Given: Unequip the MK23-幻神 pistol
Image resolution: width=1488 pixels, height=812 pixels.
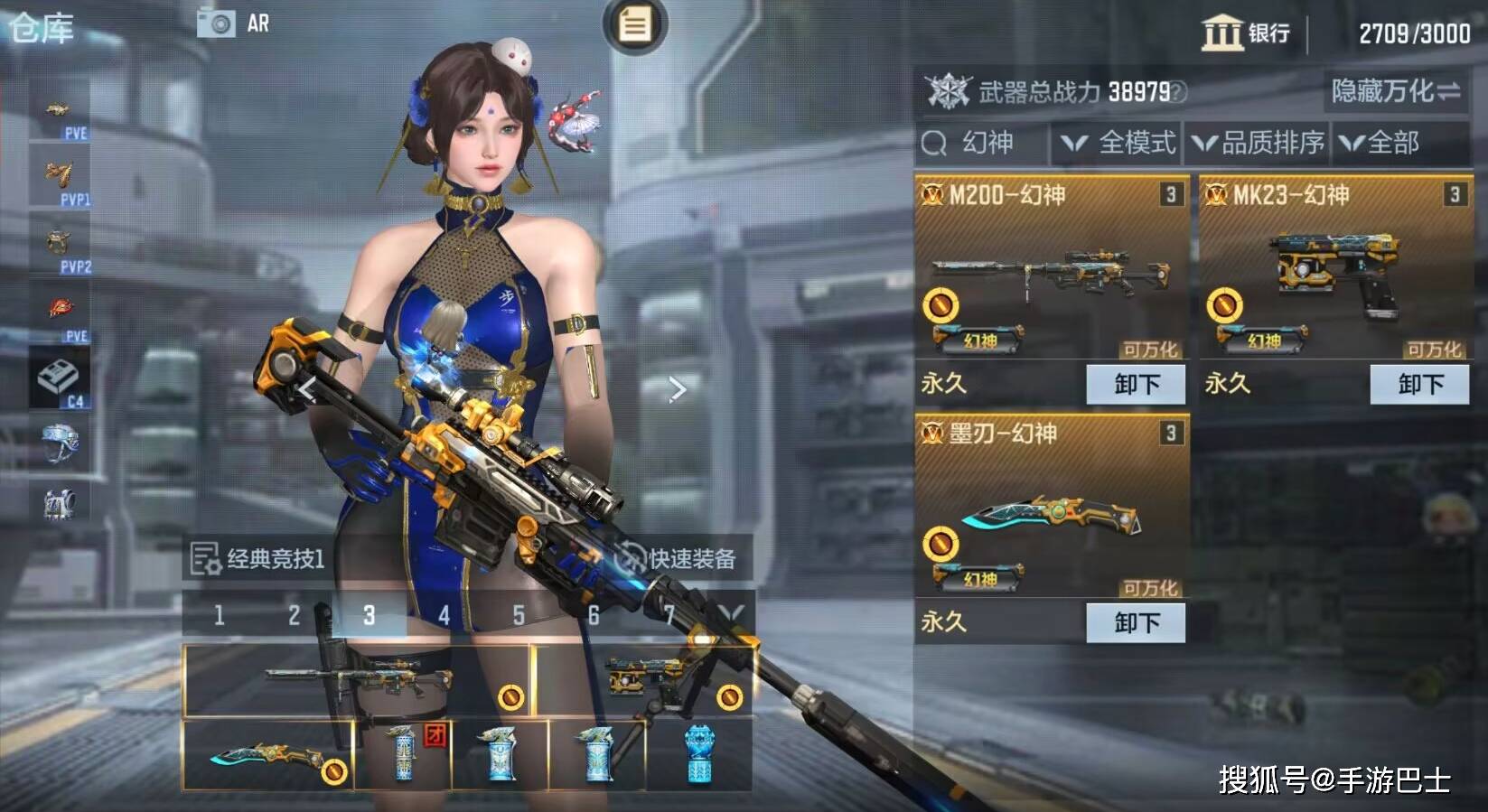Looking at the screenshot, I should point(1419,384).
